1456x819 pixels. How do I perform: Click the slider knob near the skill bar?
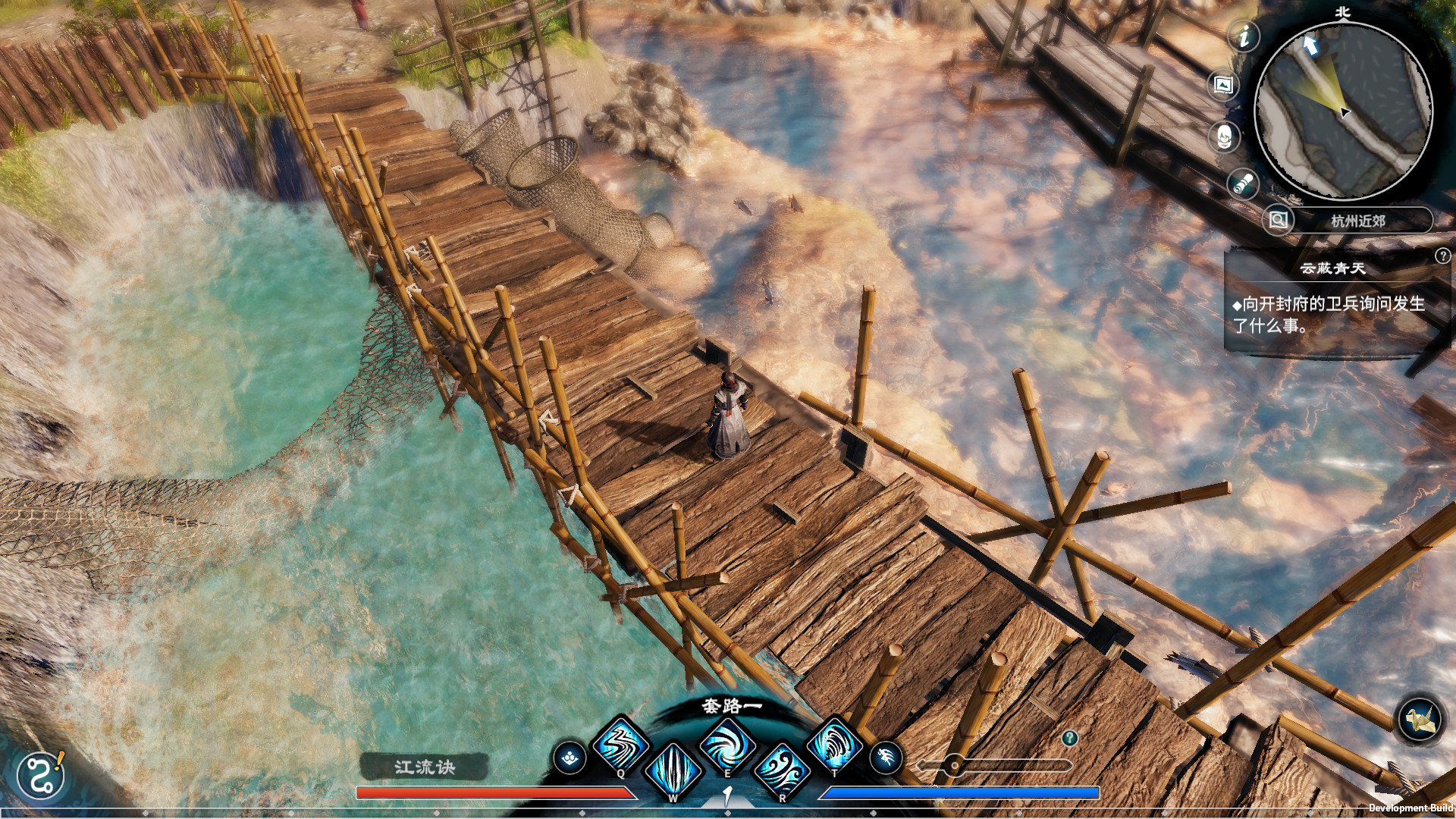click(955, 765)
